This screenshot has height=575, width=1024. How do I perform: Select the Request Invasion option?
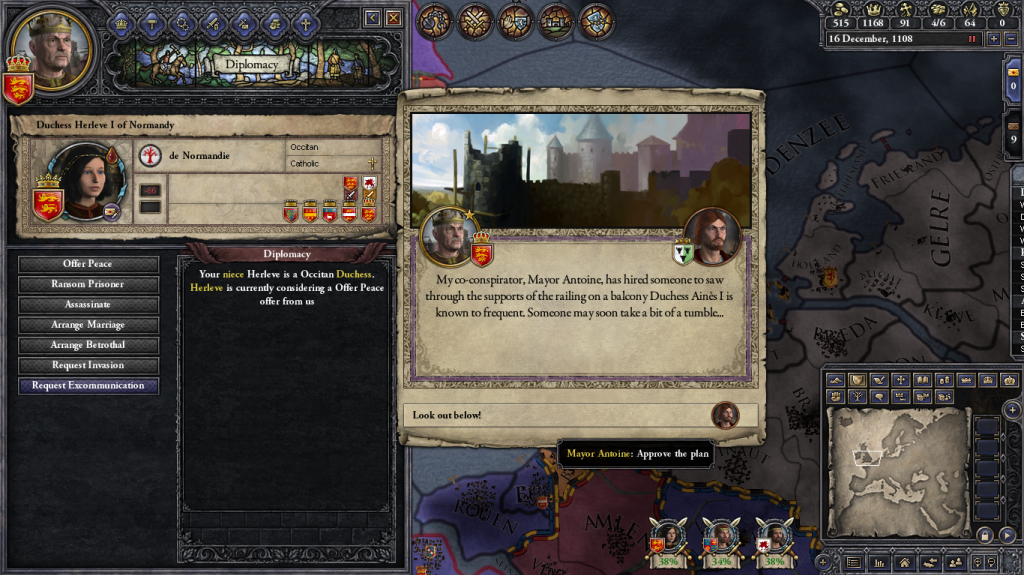point(88,365)
